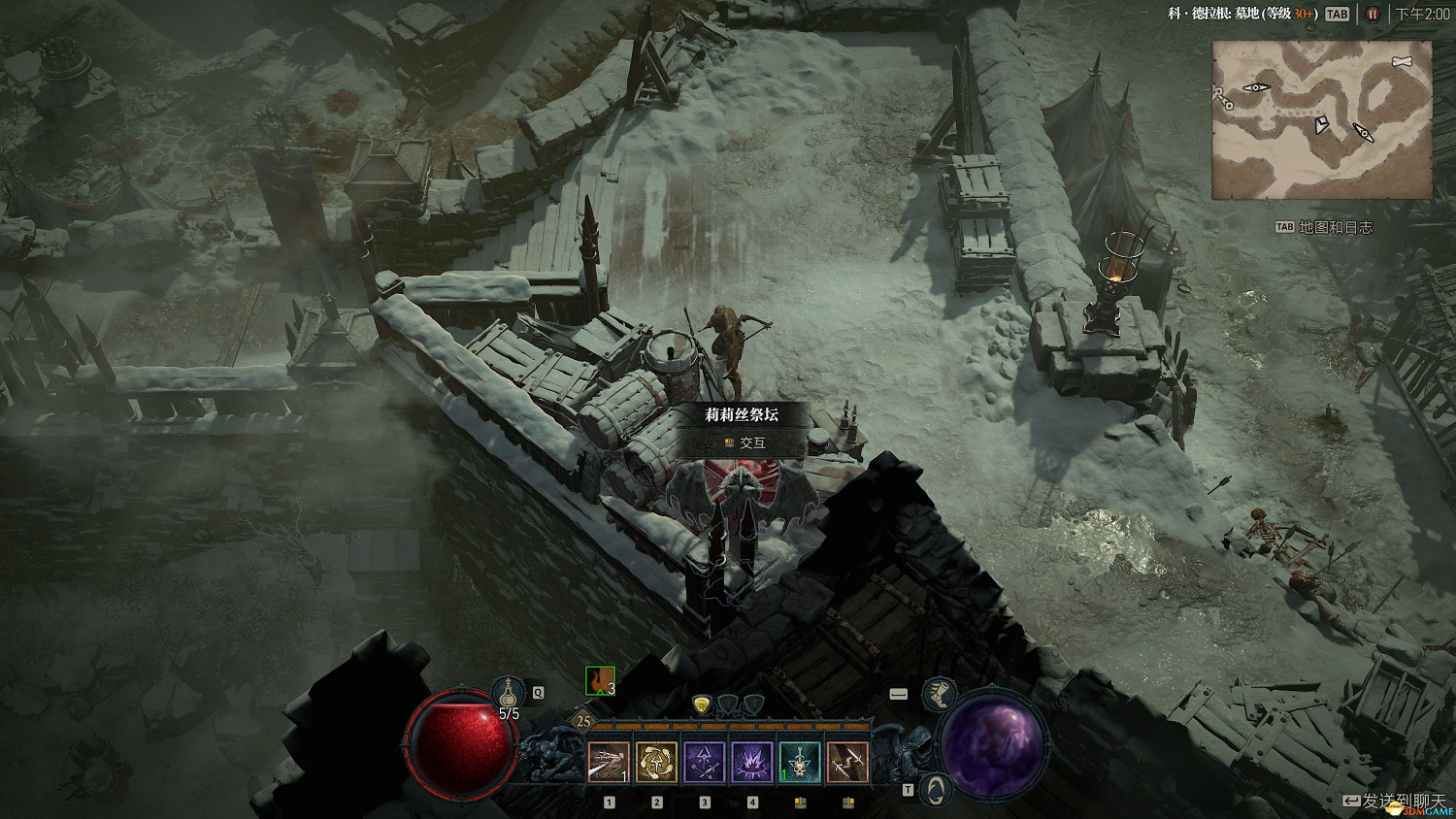This screenshot has width=1456, height=819.
Task: Select the bone marker on the minimap
Action: 1401,62
